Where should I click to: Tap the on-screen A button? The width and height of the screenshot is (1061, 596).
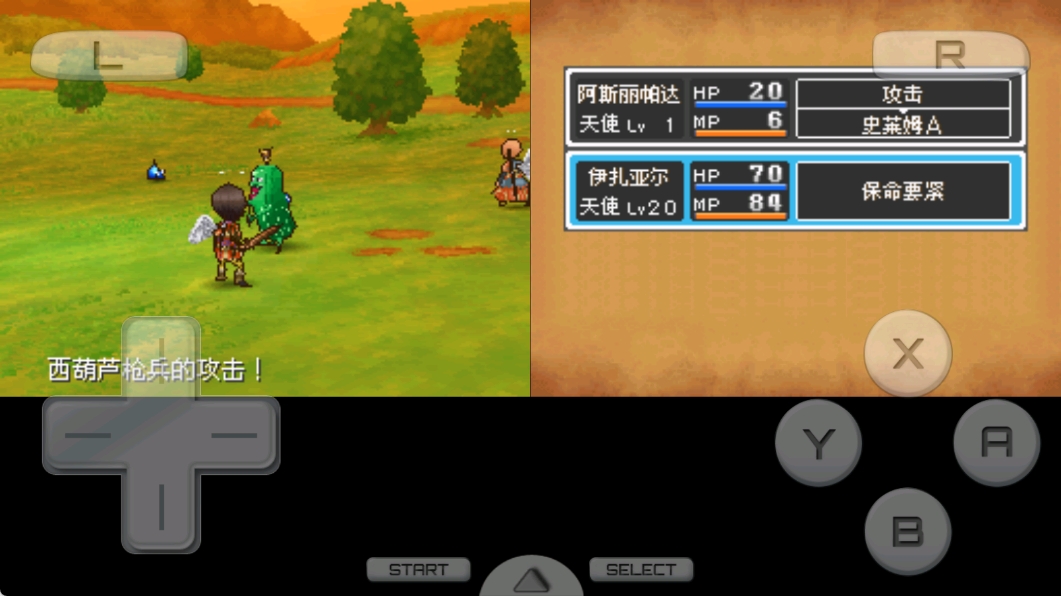point(996,442)
